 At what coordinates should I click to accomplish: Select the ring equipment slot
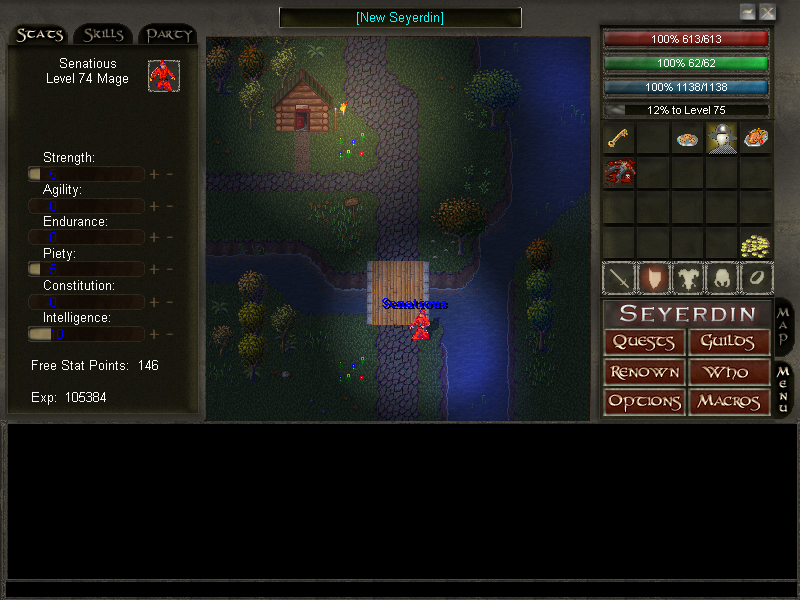pos(755,278)
